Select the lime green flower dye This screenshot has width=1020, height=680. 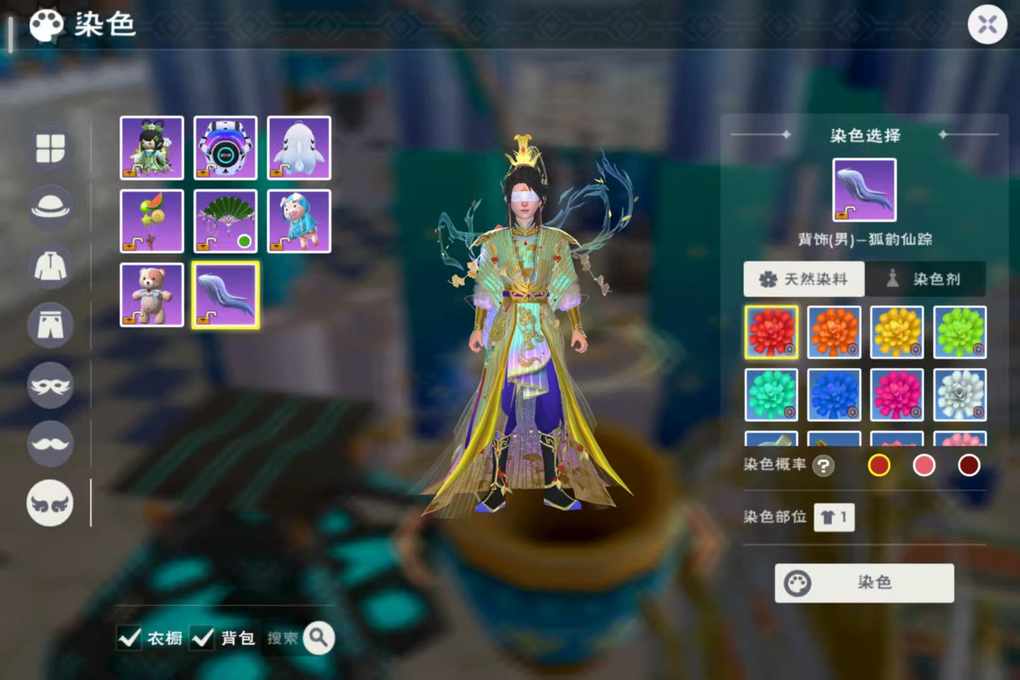pyautogui.click(x=960, y=332)
